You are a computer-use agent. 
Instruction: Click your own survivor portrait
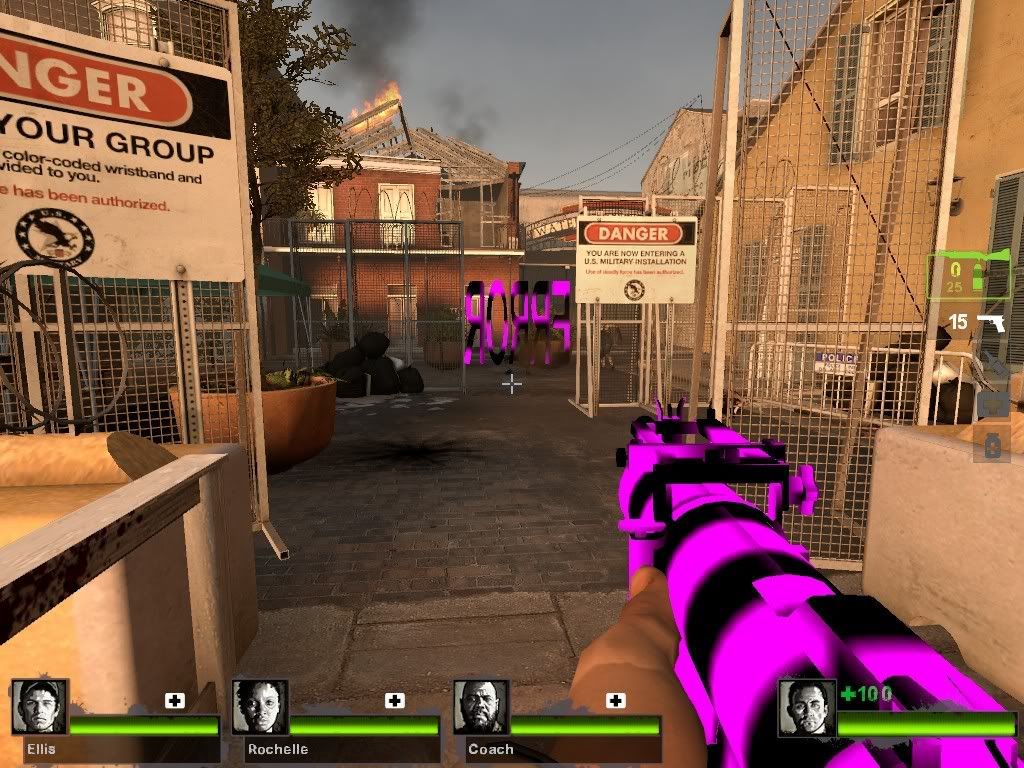pyautogui.click(x=807, y=707)
